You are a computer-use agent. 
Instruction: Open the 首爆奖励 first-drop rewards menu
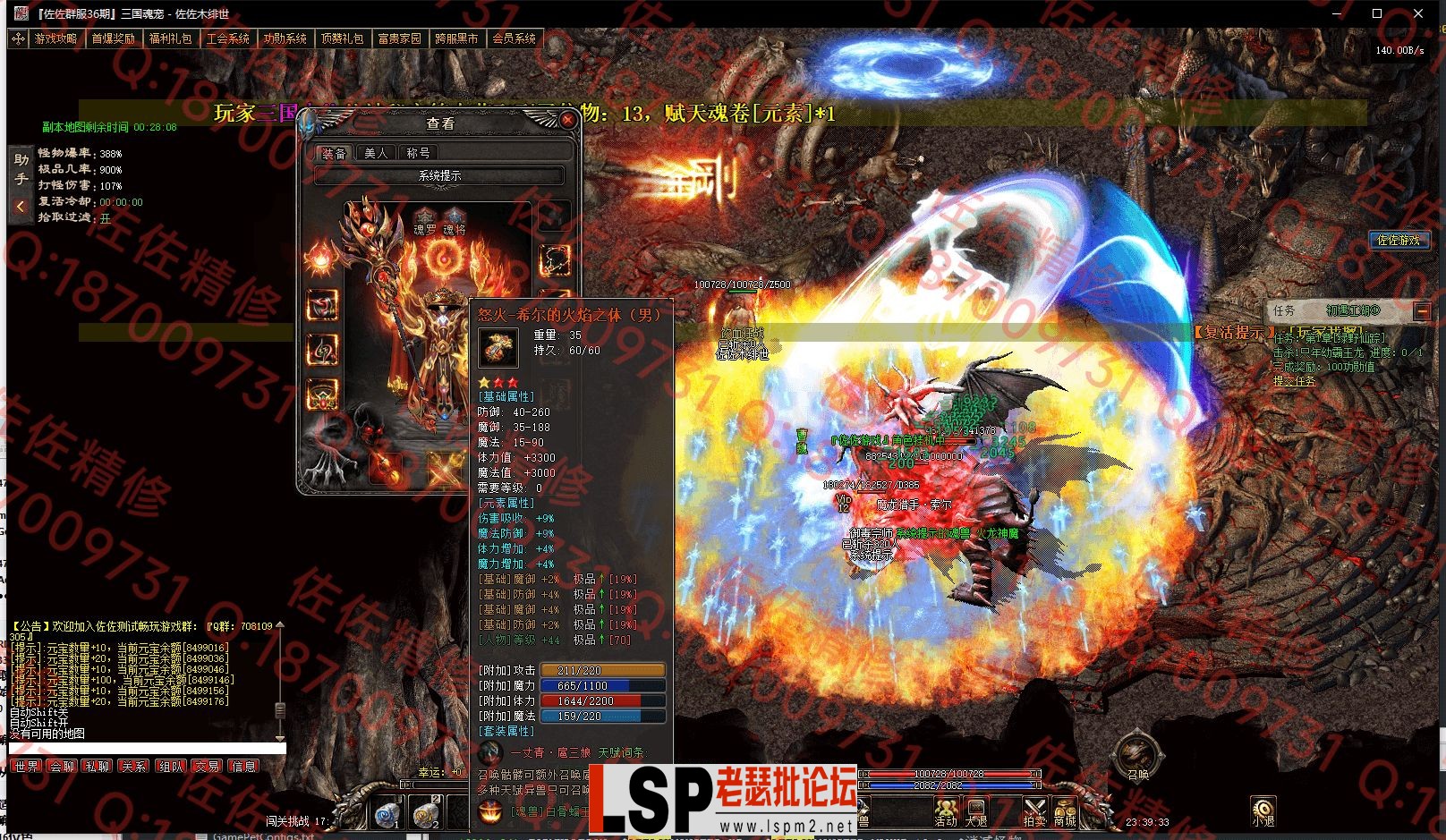click(113, 38)
